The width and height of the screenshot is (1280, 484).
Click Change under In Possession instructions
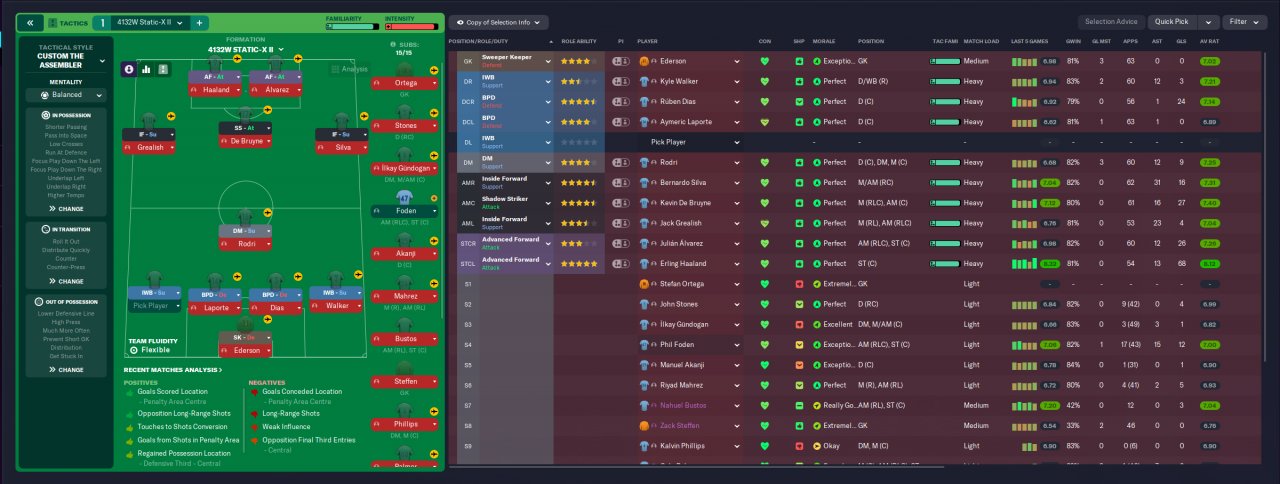coord(68,209)
